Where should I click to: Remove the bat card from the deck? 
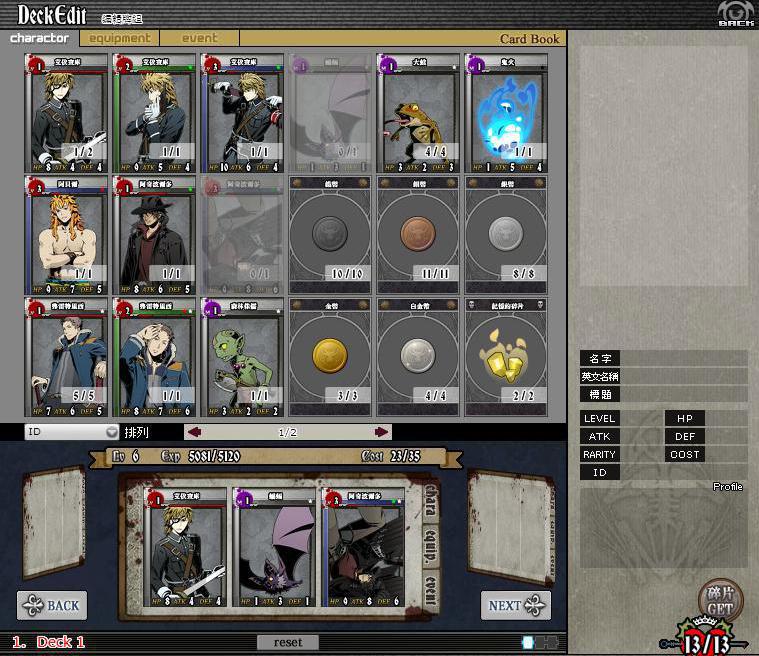274,548
